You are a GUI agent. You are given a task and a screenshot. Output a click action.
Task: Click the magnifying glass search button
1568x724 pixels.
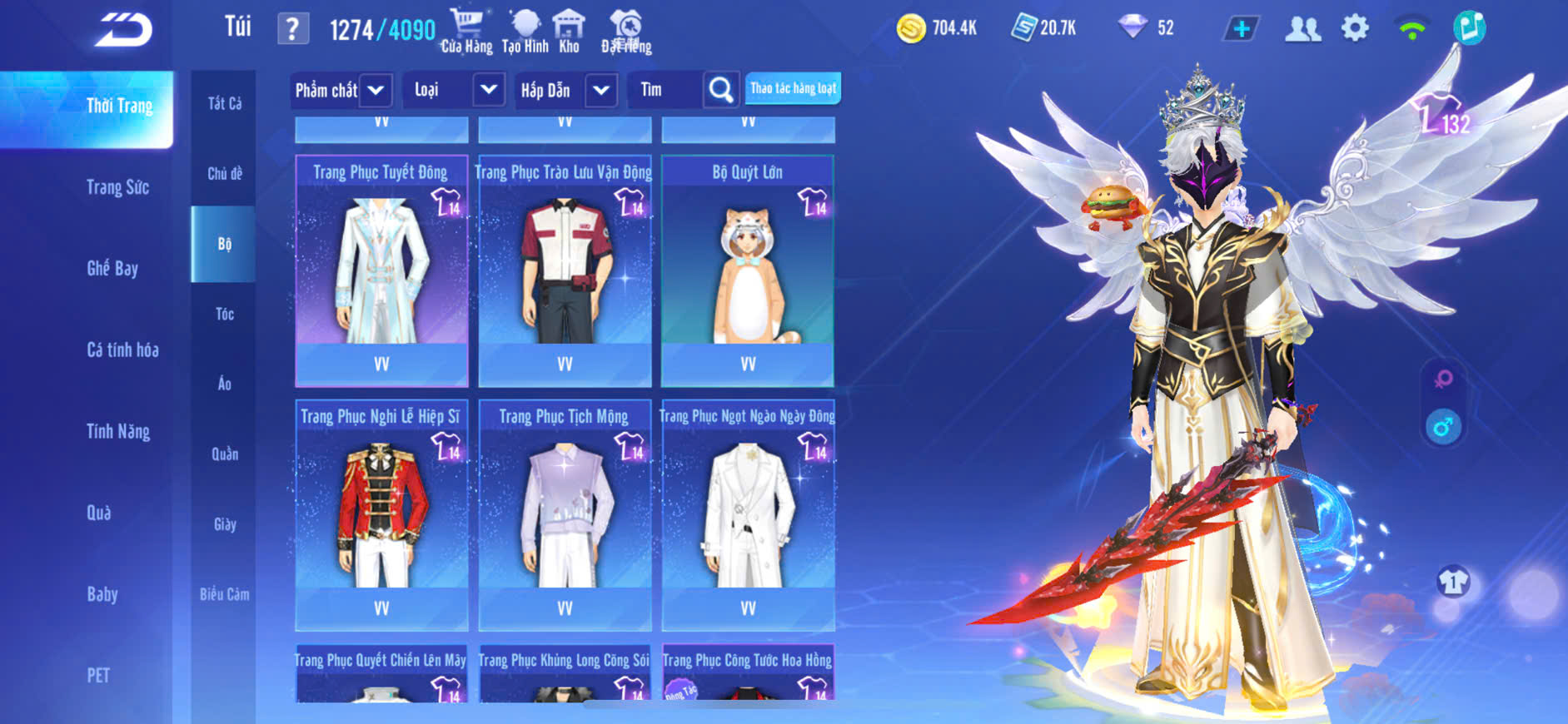(x=720, y=90)
